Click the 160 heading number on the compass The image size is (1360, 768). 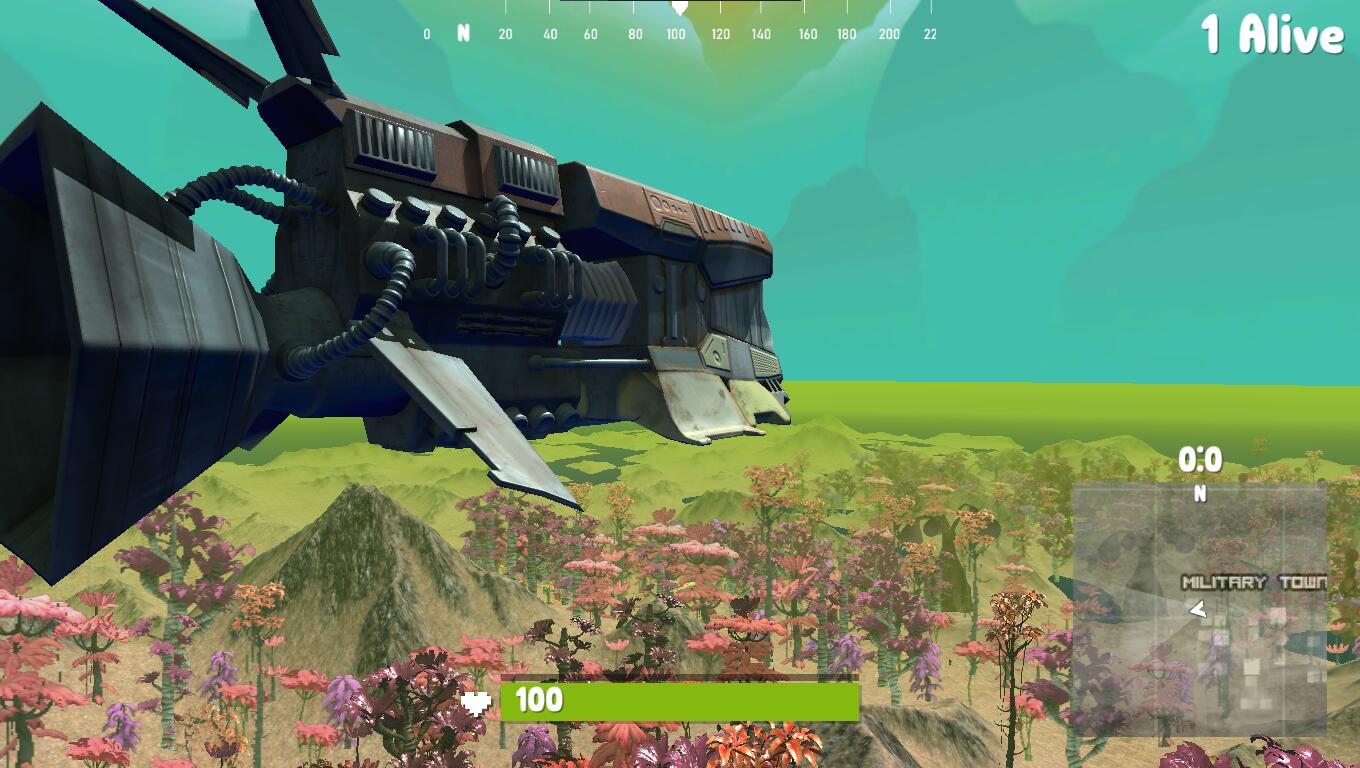tap(806, 33)
